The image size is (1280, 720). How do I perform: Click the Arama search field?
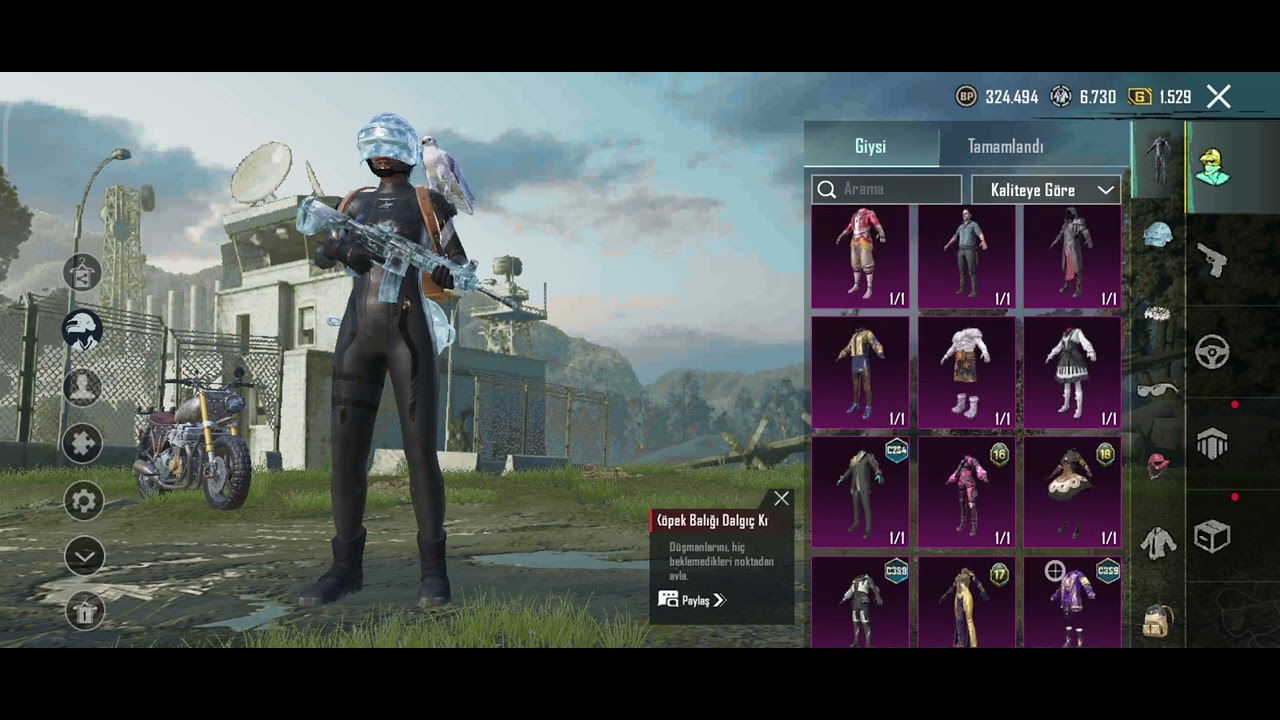click(x=888, y=189)
